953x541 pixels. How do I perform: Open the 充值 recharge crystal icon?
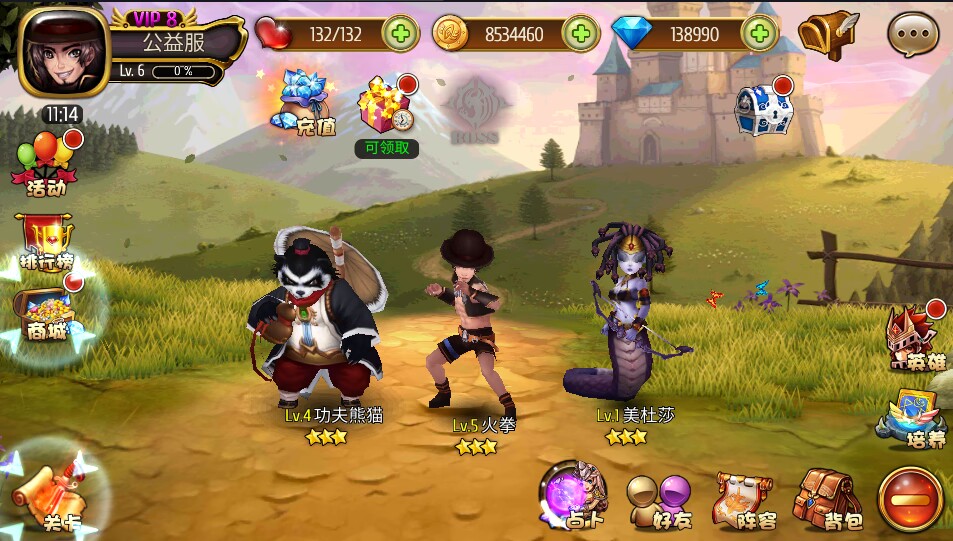click(x=305, y=103)
